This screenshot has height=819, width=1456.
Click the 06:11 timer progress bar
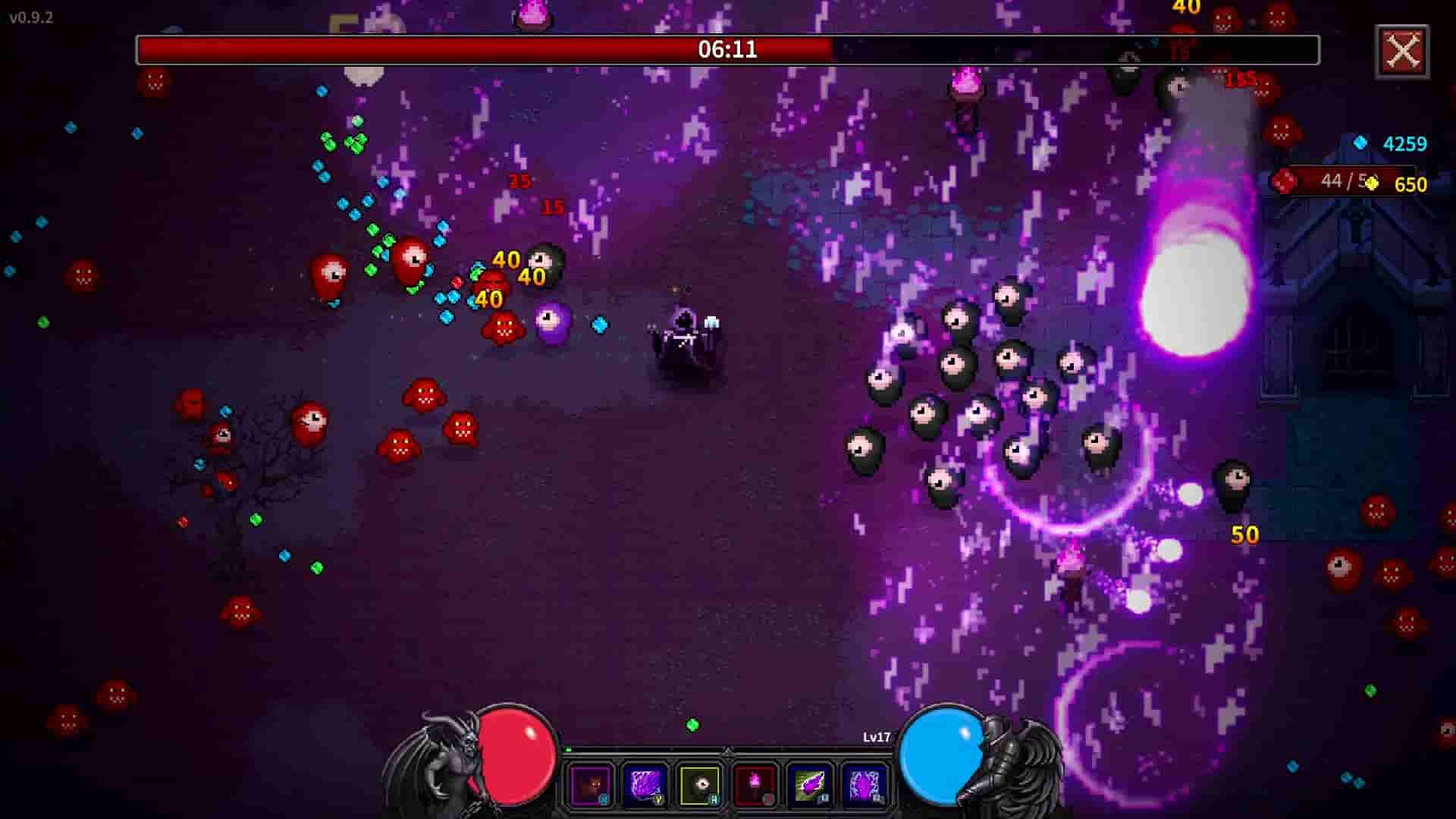coord(725,49)
